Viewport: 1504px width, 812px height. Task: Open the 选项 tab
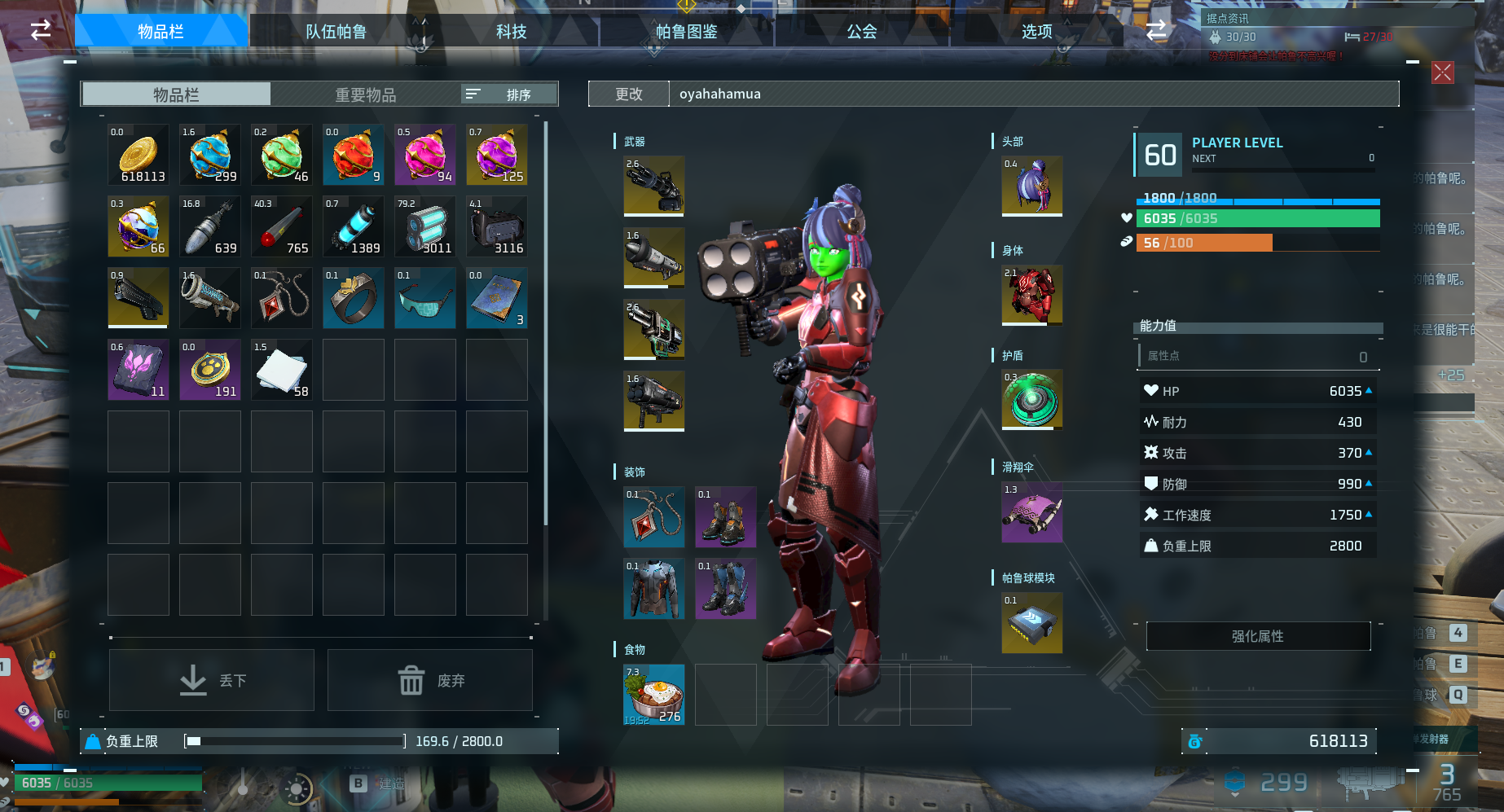pyautogui.click(x=1036, y=32)
